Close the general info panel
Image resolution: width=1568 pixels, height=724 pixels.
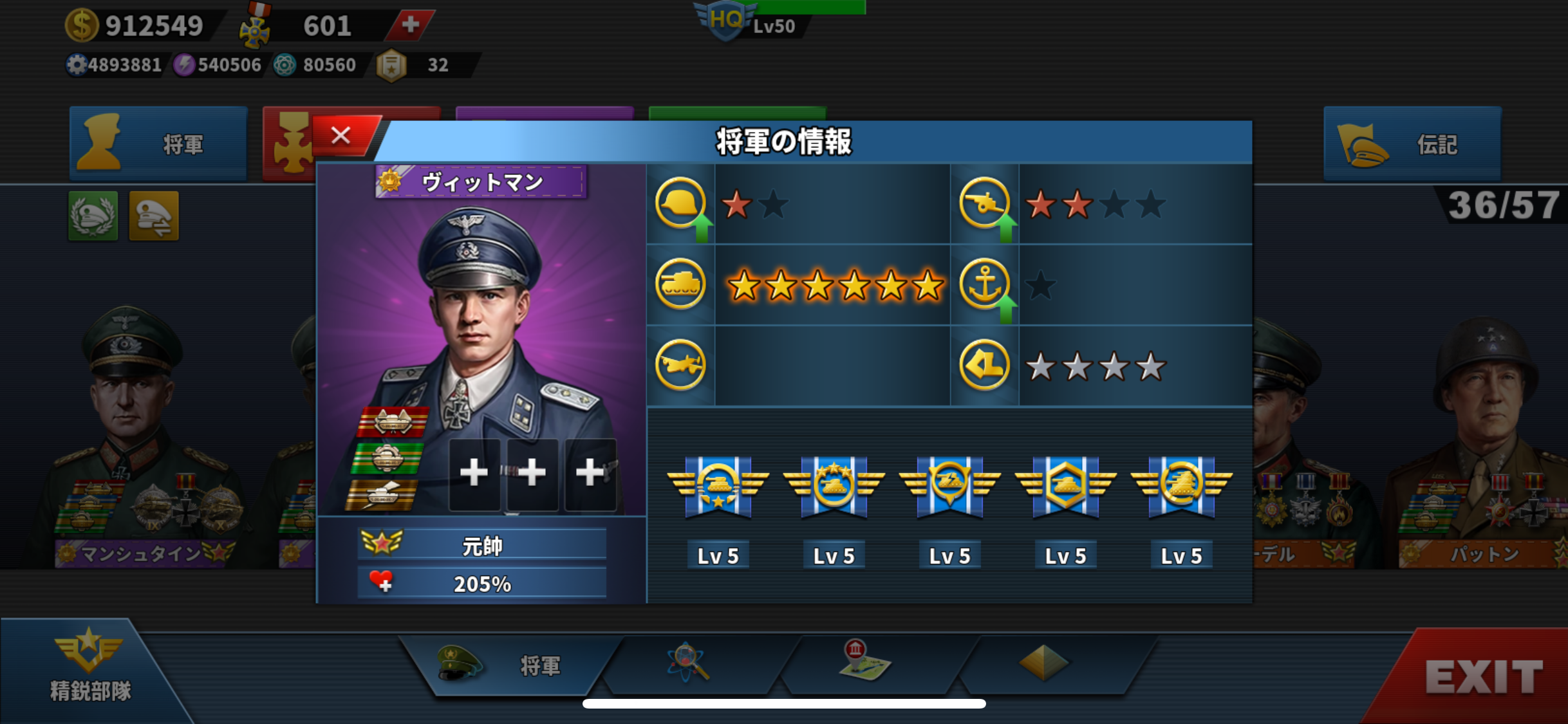[x=341, y=136]
